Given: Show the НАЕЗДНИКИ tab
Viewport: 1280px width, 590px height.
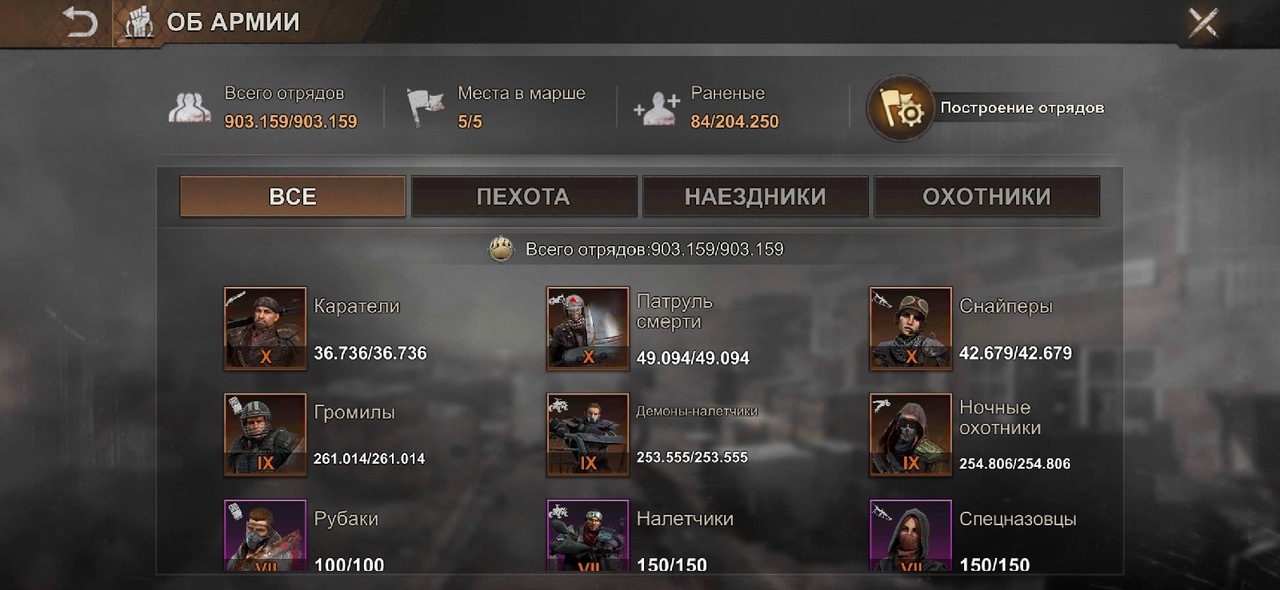Looking at the screenshot, I should pos(755,196).
